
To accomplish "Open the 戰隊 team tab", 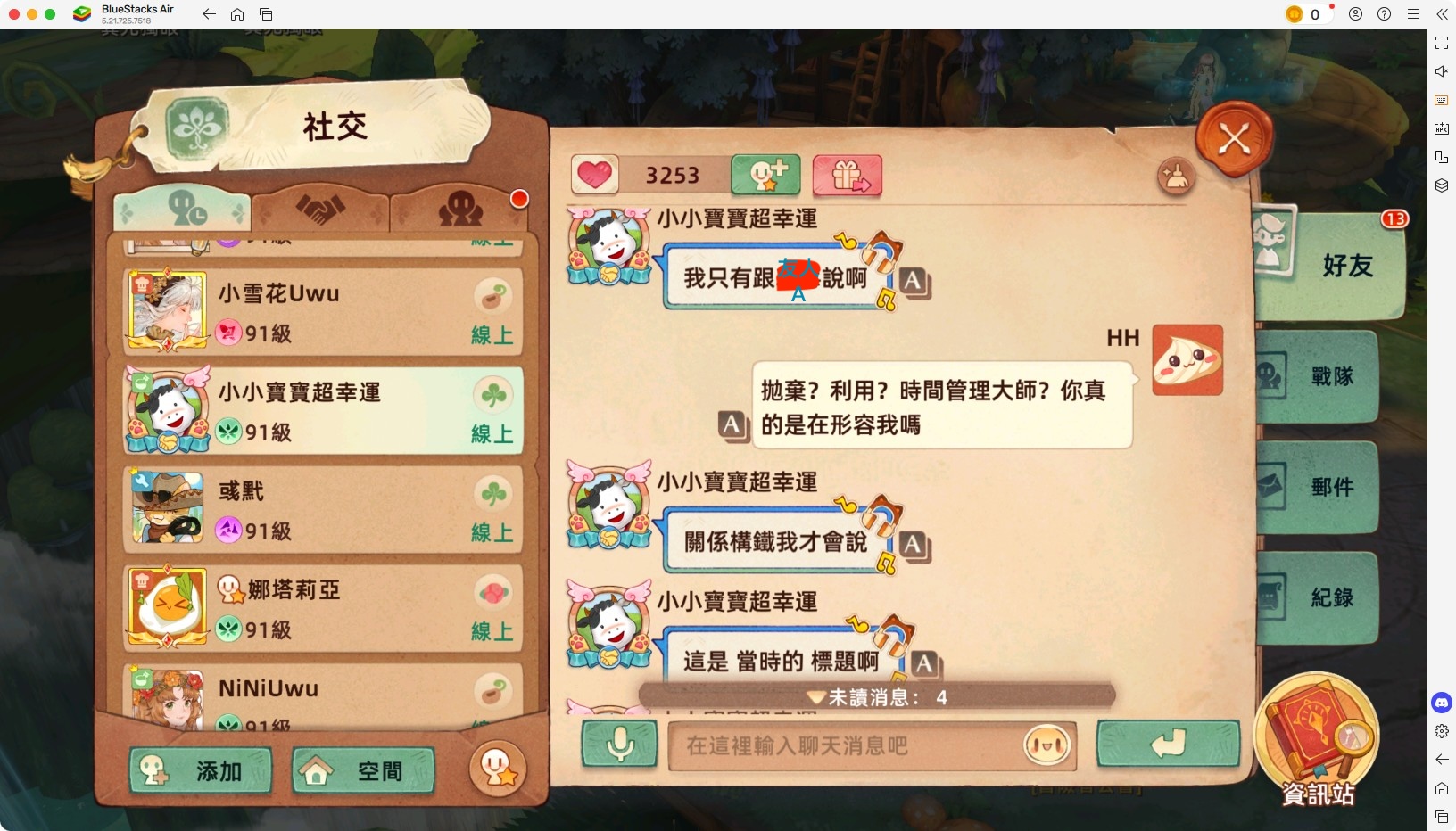I will pyautogui.click(x=1331, y=375).
